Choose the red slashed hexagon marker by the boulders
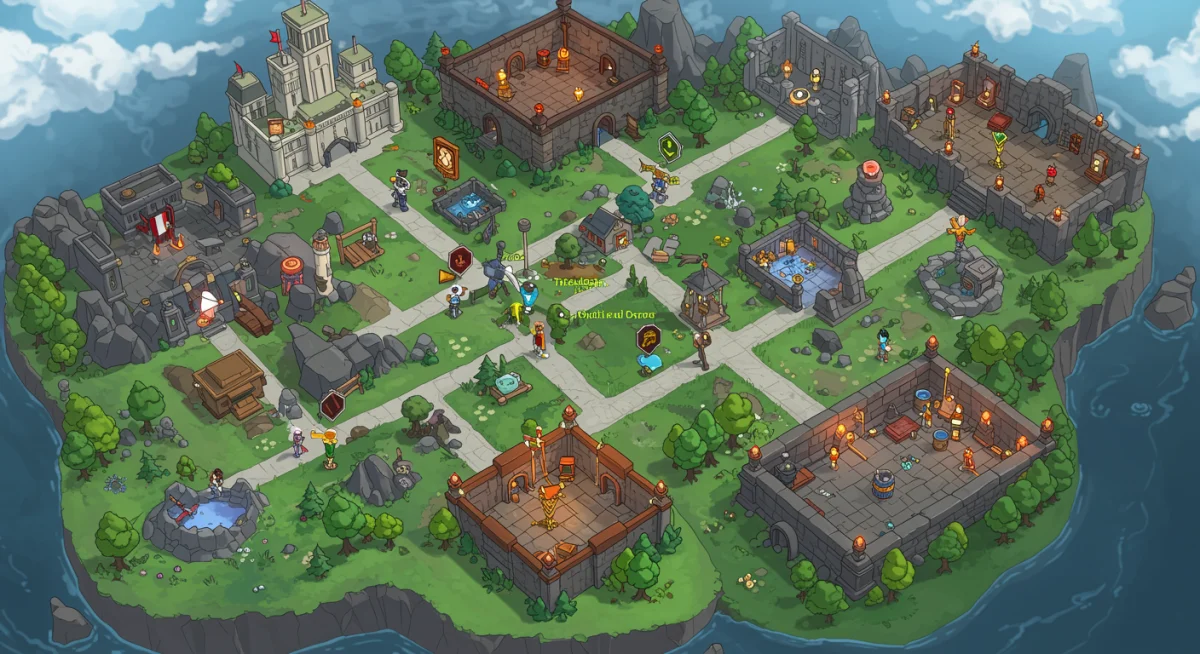Image resolution: width=1200 pixels, height=654 pixels. 332,405
